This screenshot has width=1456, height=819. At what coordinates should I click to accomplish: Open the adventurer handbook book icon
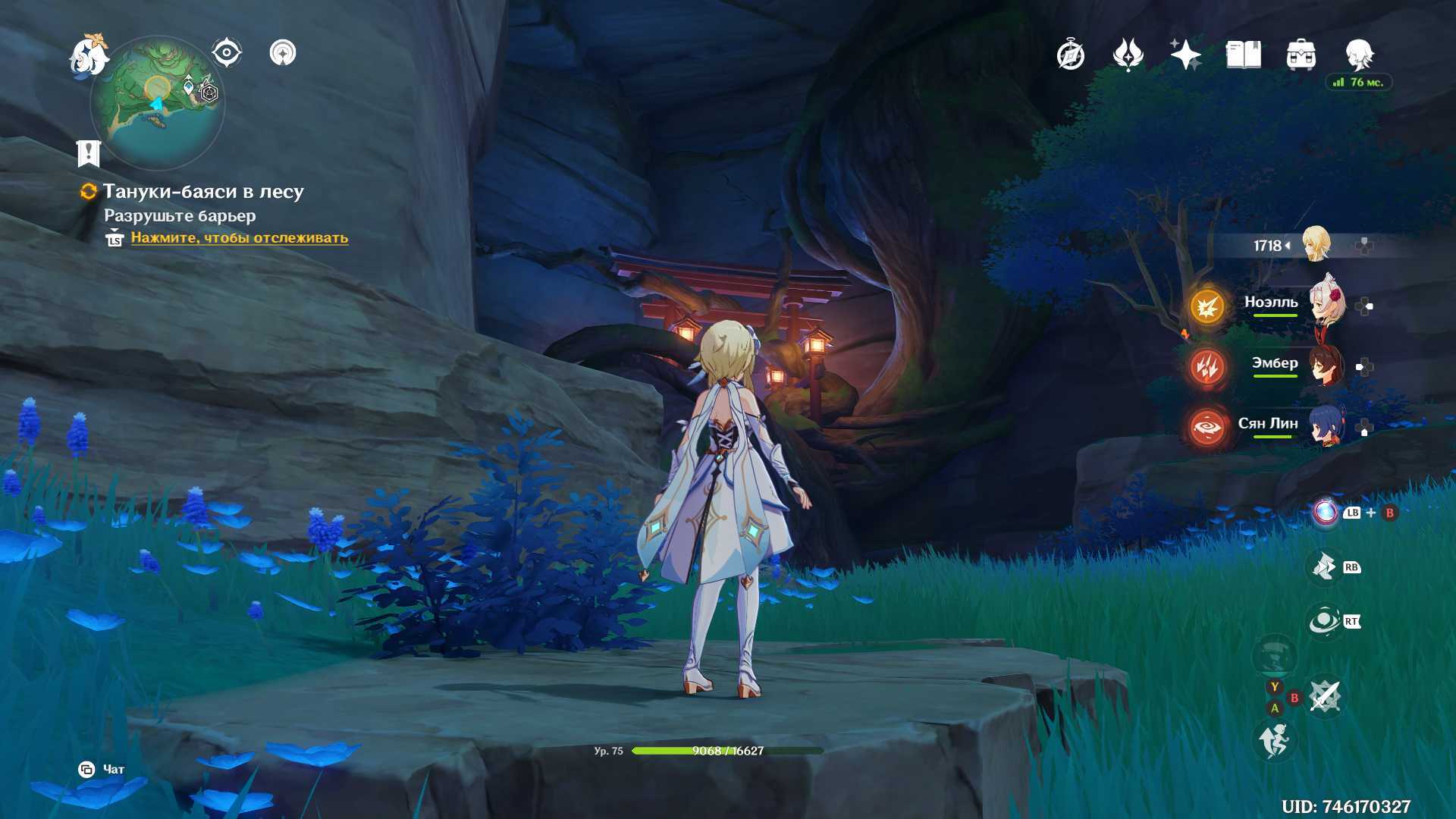[x=1243, y=55]
